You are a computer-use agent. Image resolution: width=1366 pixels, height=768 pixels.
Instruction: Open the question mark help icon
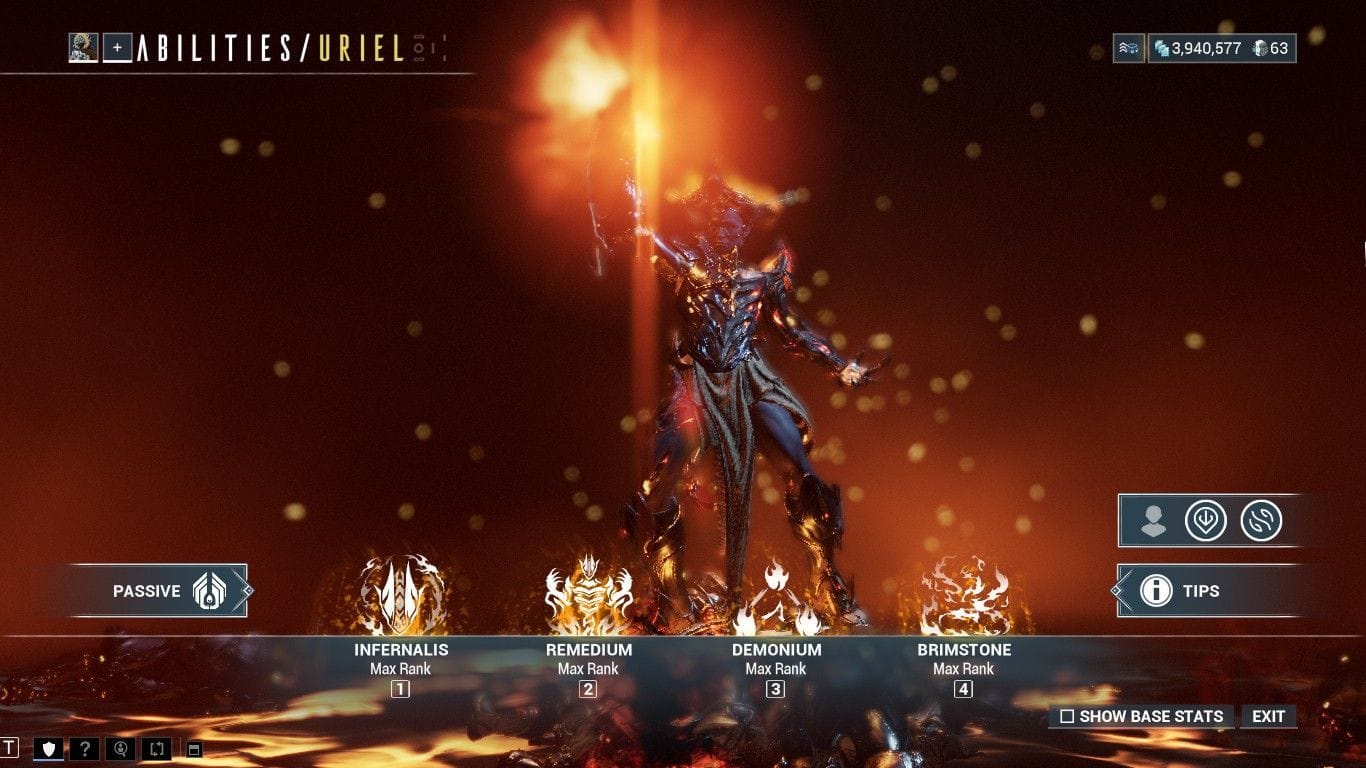coord(83,748)
